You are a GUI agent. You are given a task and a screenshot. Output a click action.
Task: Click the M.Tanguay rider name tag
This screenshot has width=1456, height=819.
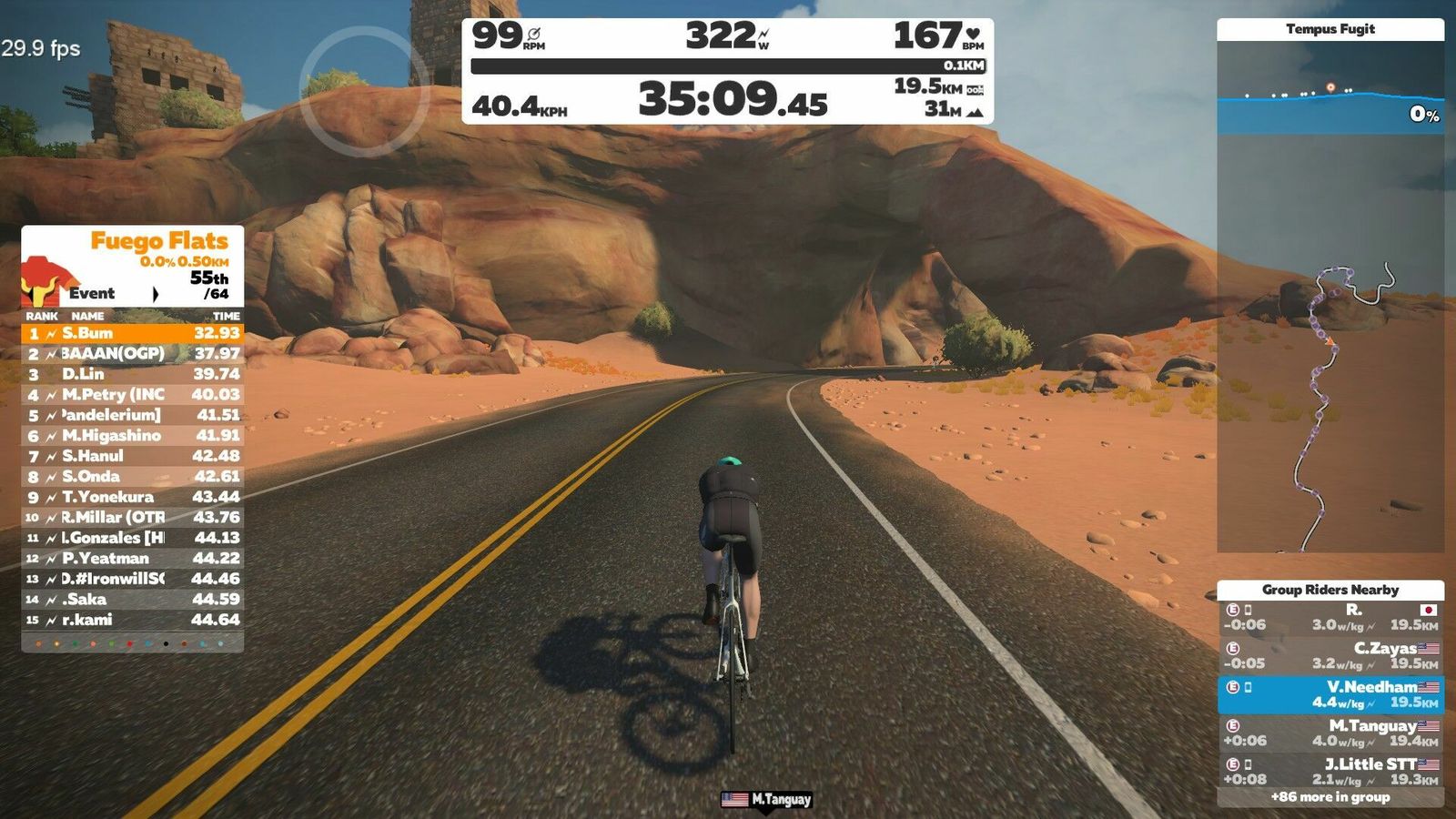[x=766, y=800]
